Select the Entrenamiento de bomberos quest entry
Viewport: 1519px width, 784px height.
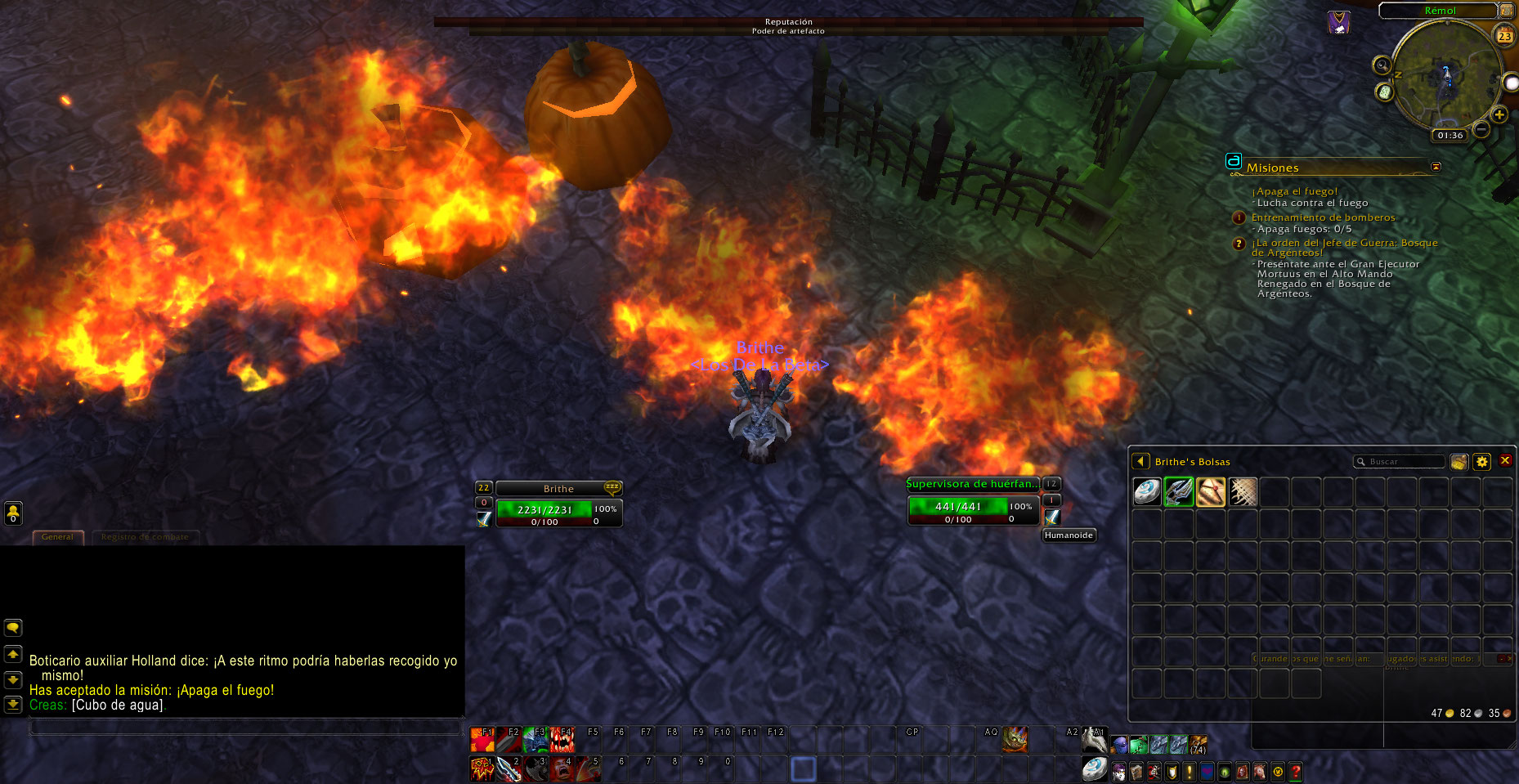point(1323,217)
